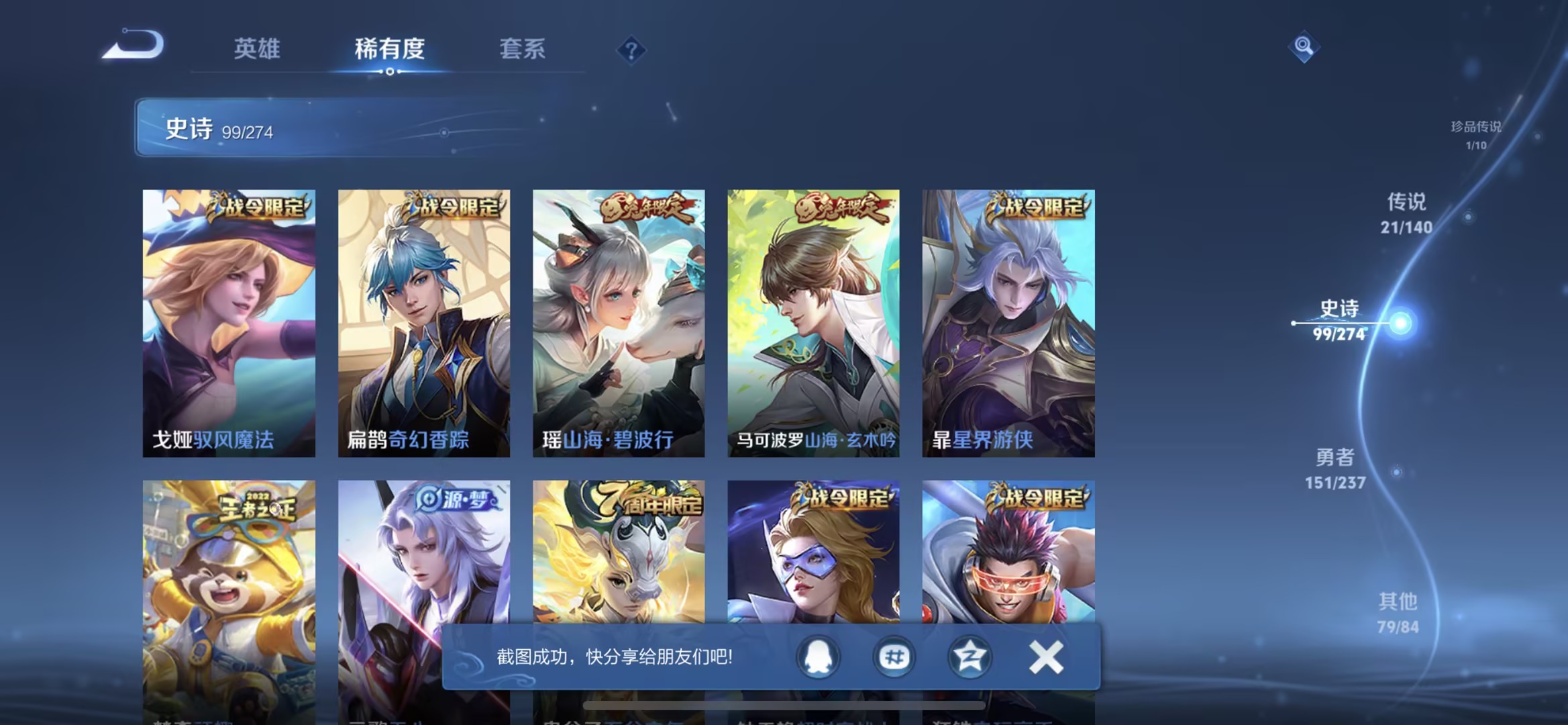The image size is (1568, 725).
Task: Select the 稀有度 tab
Action: [388, 49]
